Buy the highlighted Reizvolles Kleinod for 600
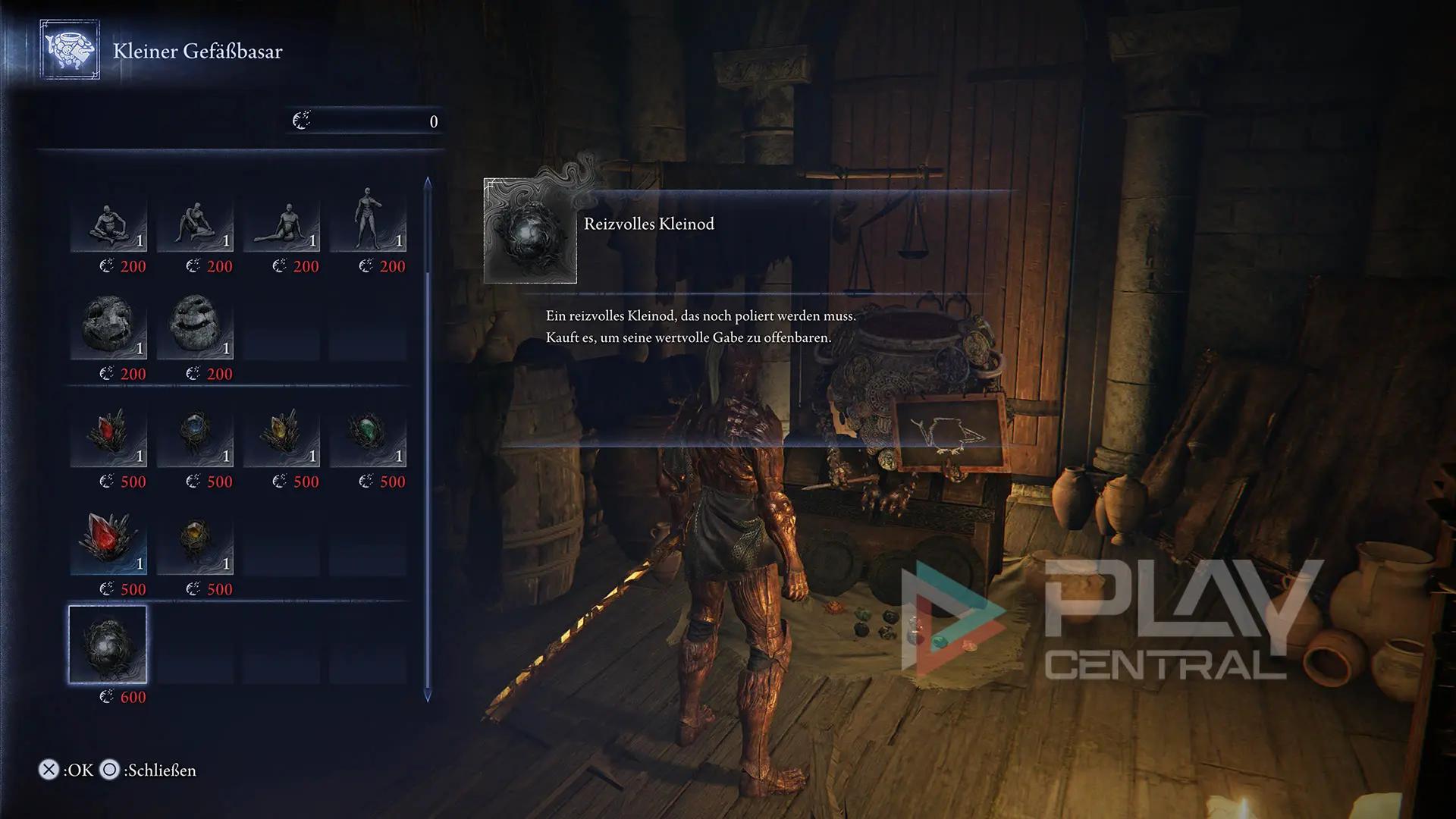Viewport: 1456px width, 819px height. coord(108,645)
